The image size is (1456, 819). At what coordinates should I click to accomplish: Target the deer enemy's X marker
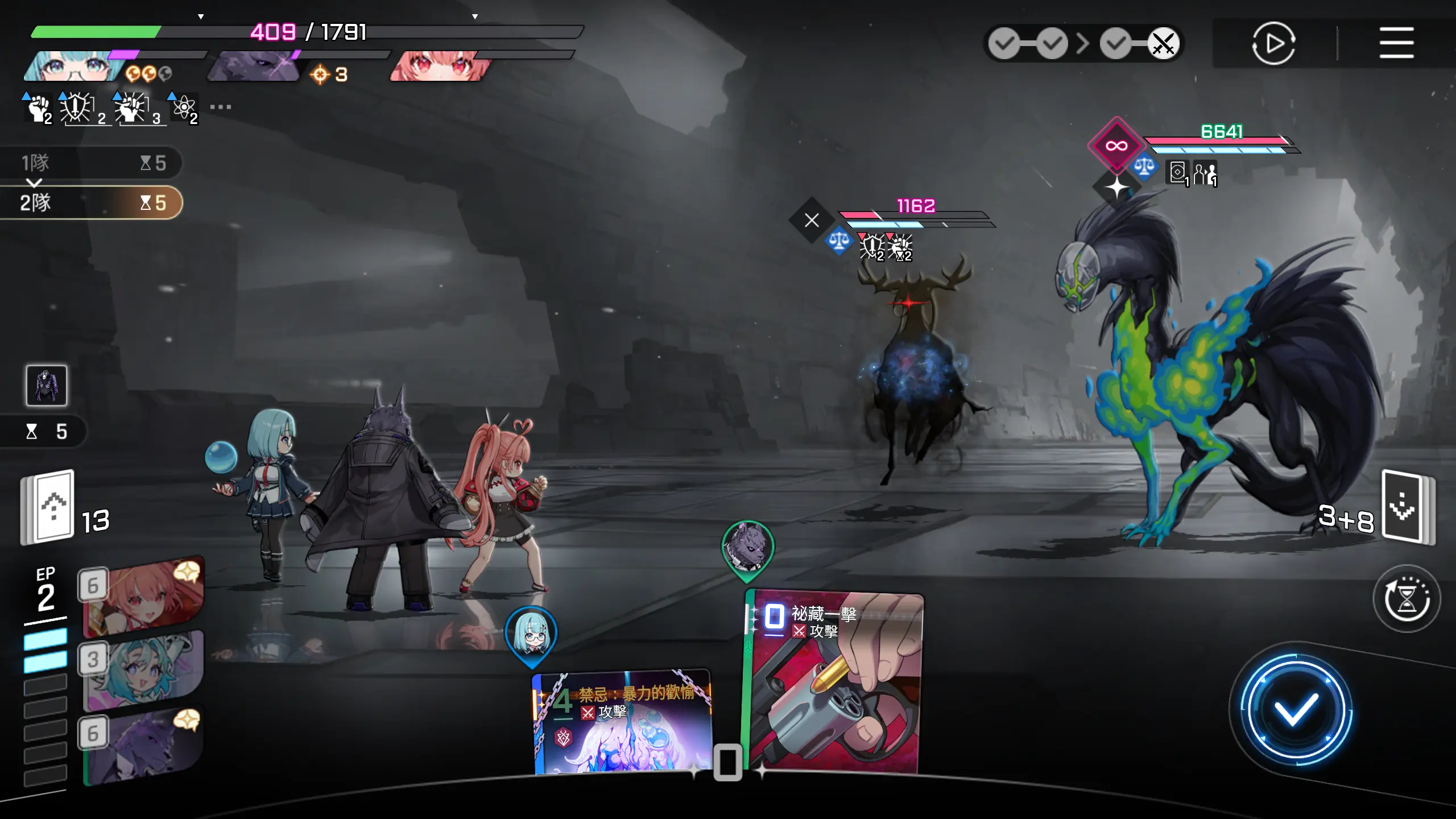click(x=812, y=220)
